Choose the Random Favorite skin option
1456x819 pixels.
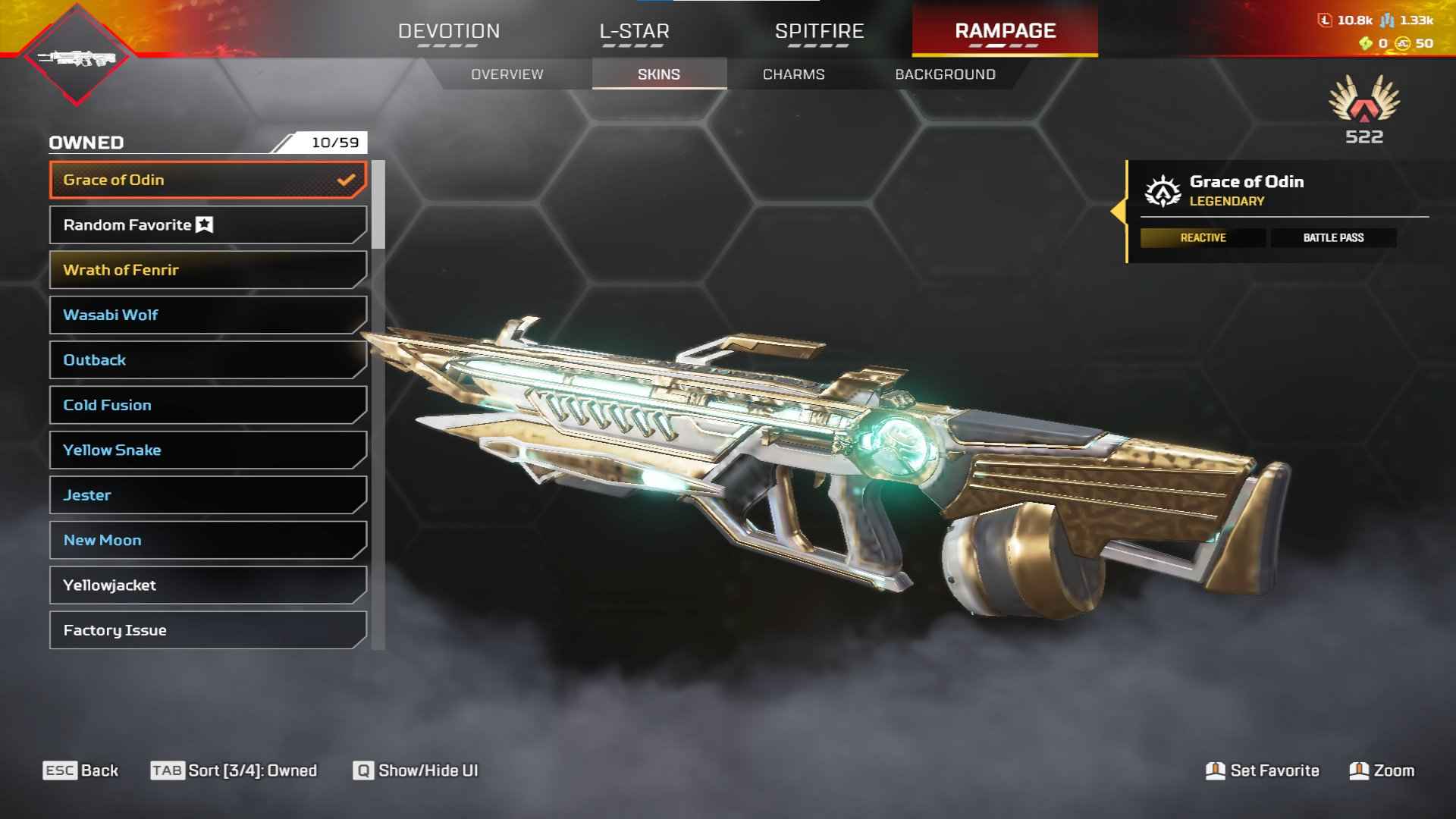208,225
